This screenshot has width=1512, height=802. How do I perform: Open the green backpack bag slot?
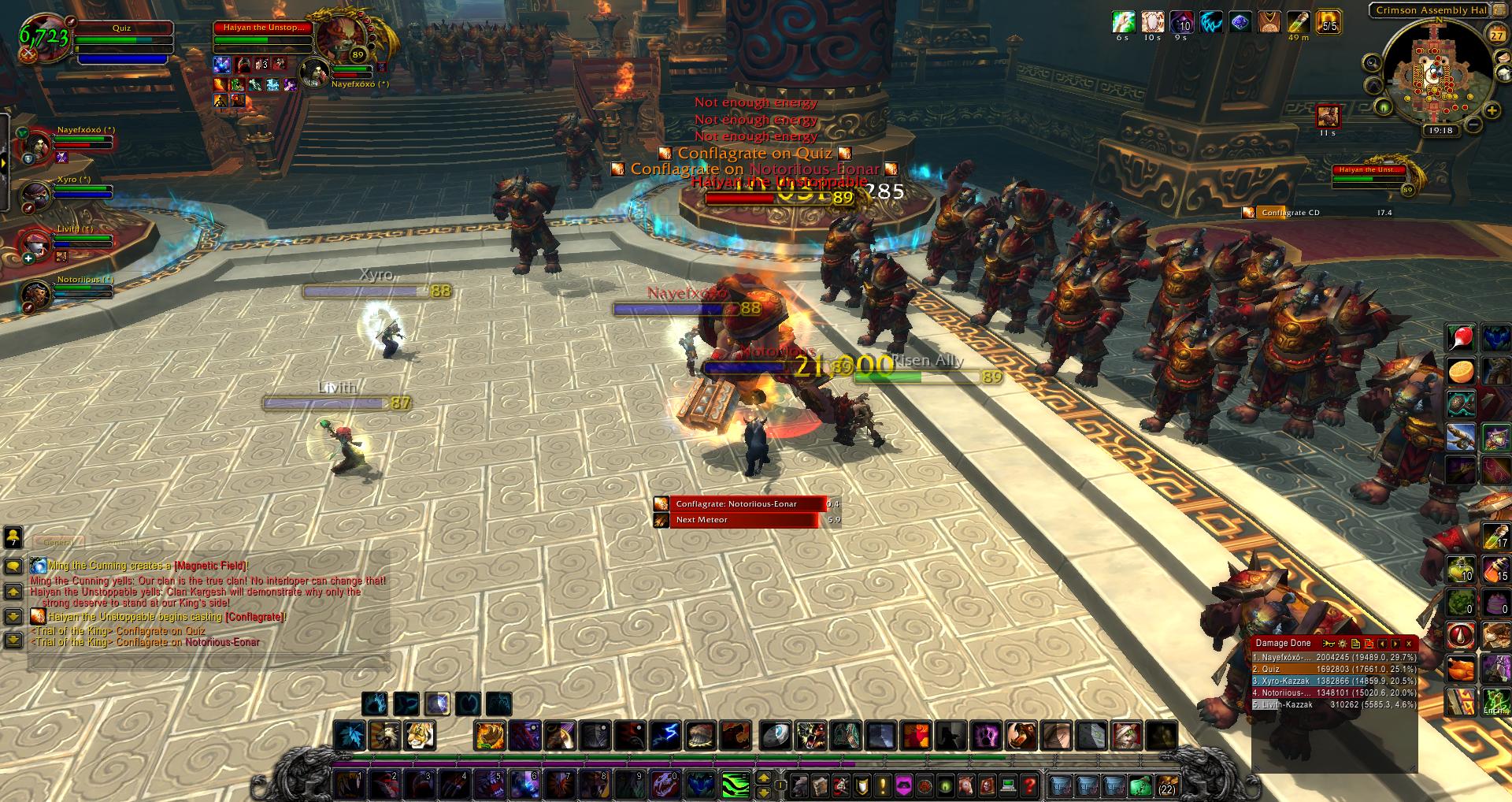click(x=1140, y=785)
